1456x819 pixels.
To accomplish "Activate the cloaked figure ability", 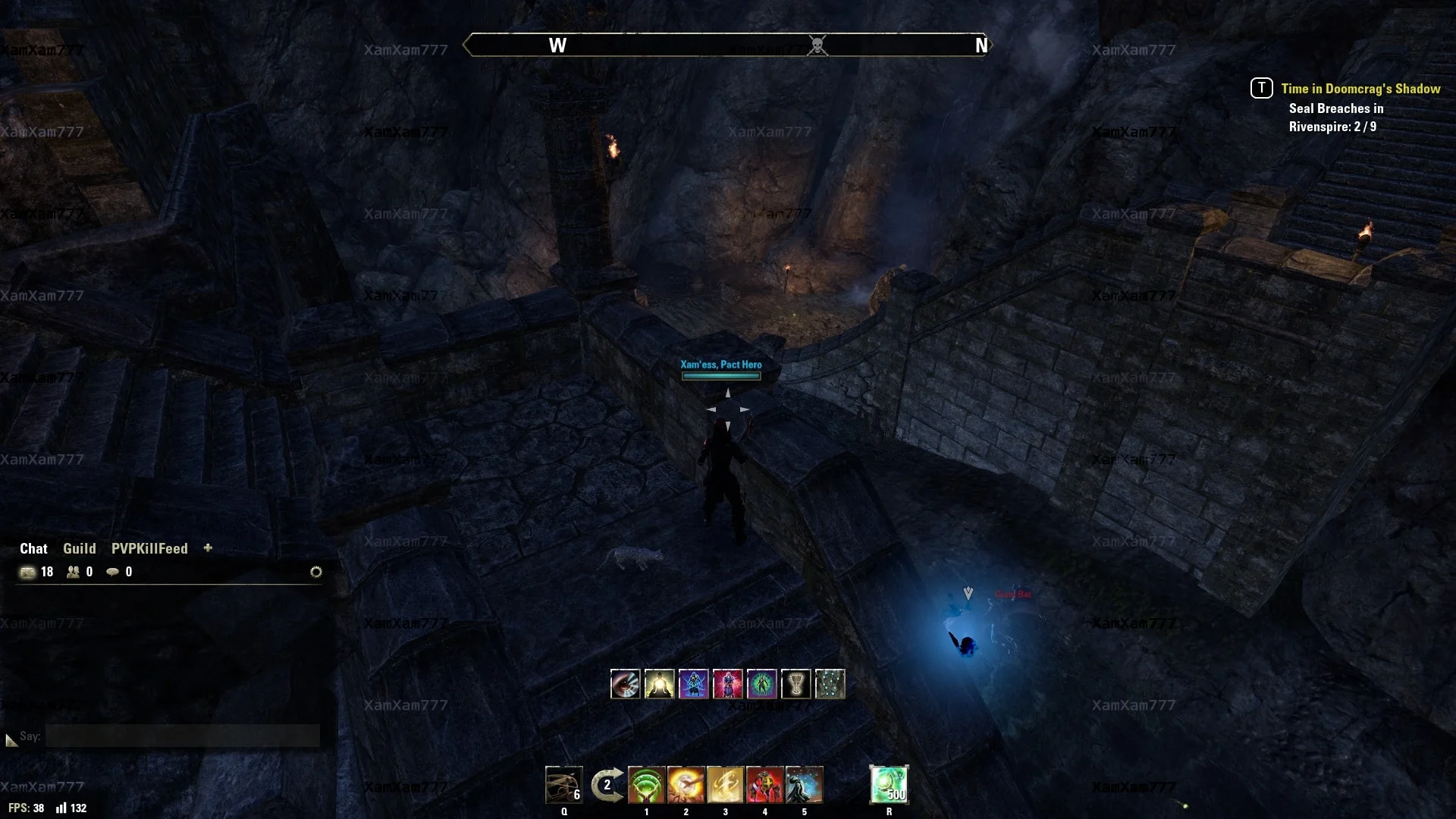I will (x=804, y=785).
